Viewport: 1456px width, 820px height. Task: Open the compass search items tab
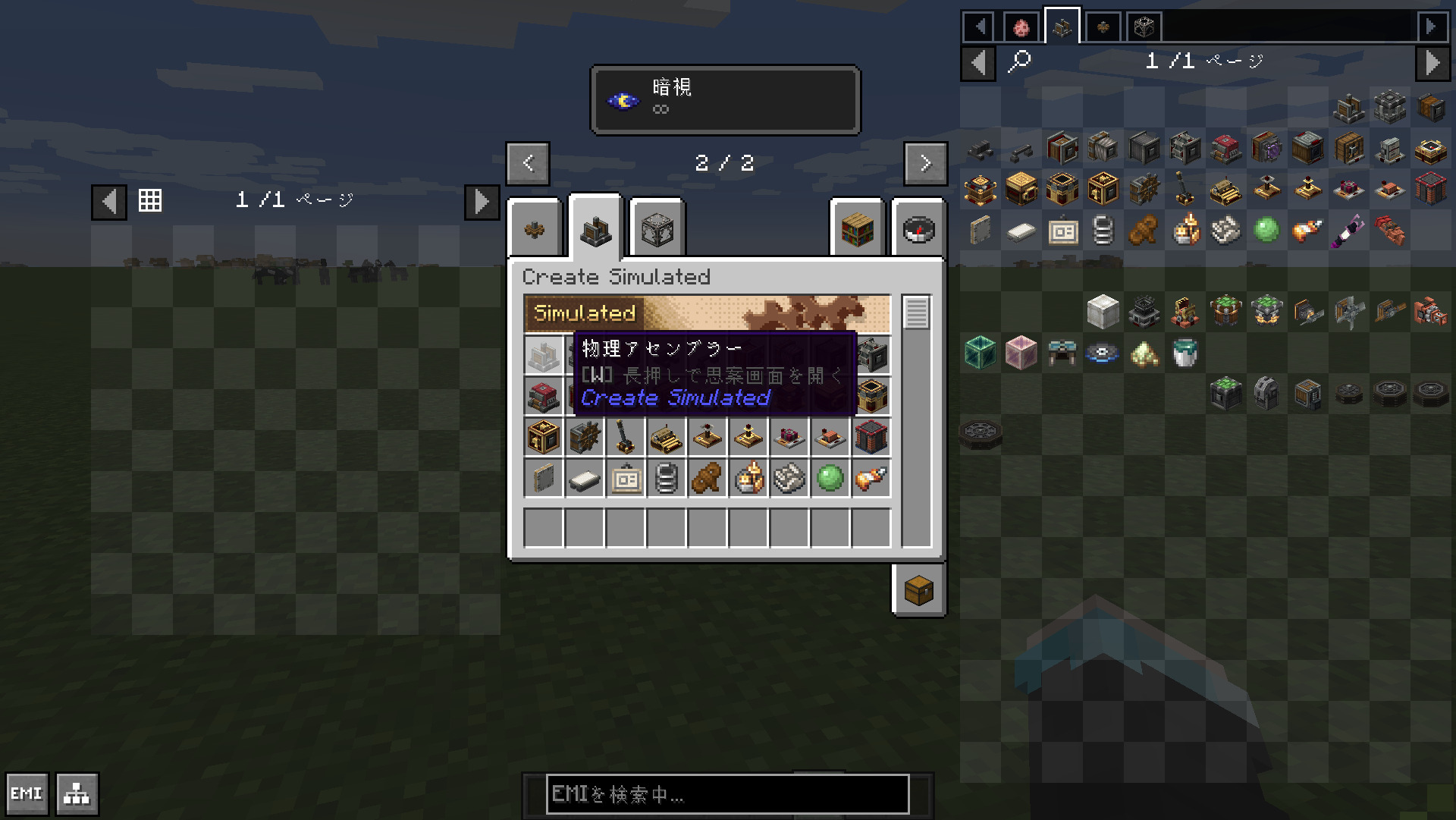[918, 229]
